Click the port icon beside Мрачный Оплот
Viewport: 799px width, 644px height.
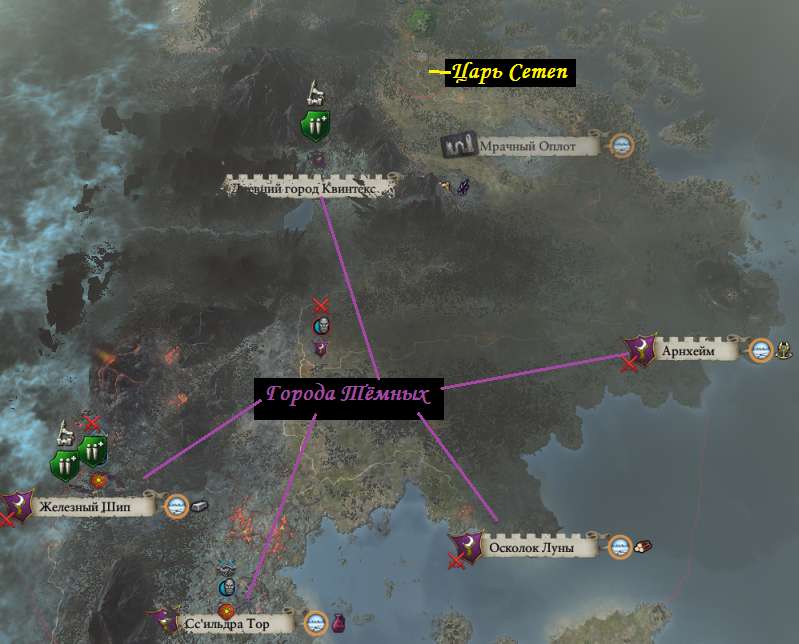[622, 145]
